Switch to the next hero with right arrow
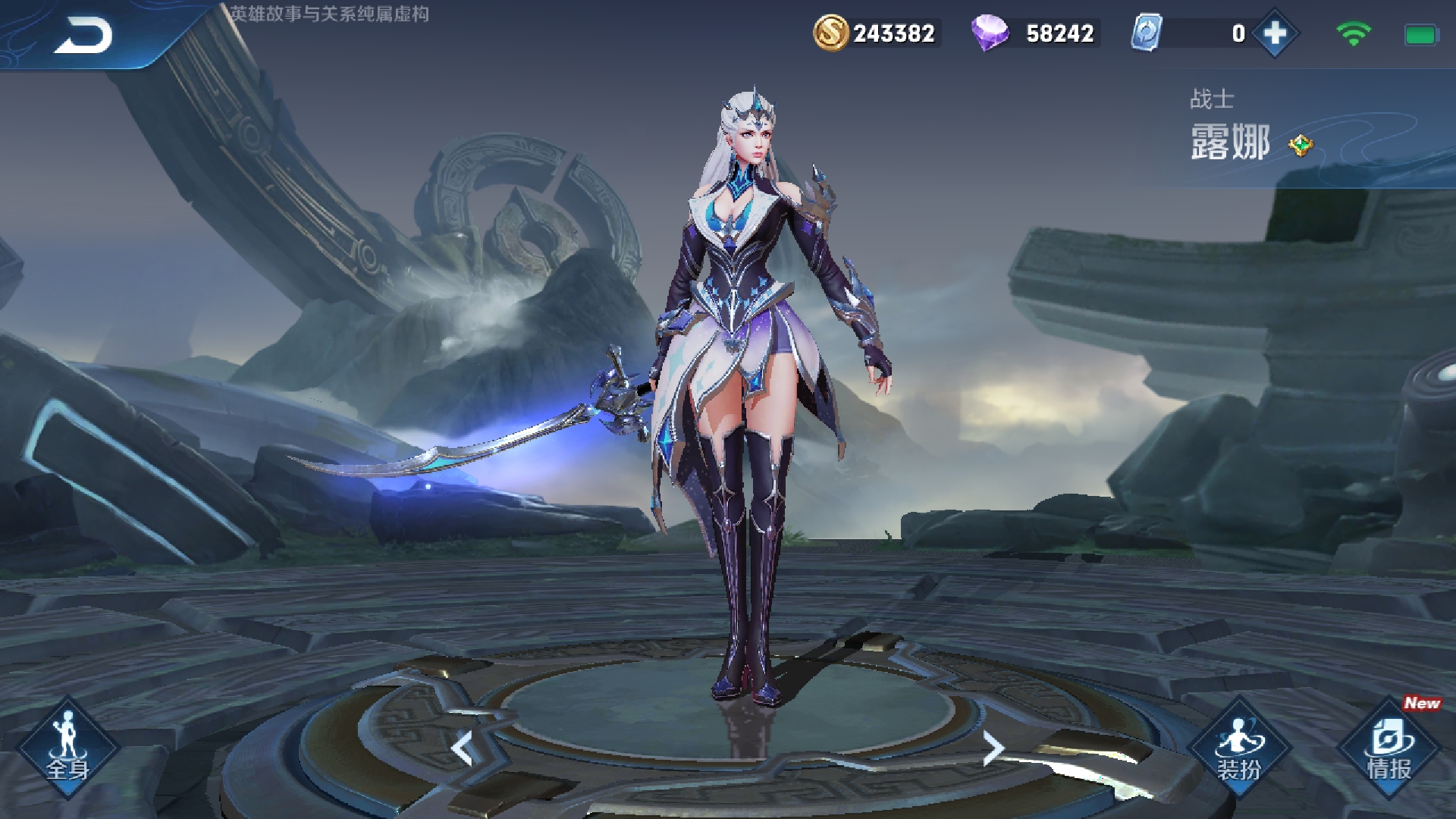Viewport: 1456px width, 819px height. 993,749
